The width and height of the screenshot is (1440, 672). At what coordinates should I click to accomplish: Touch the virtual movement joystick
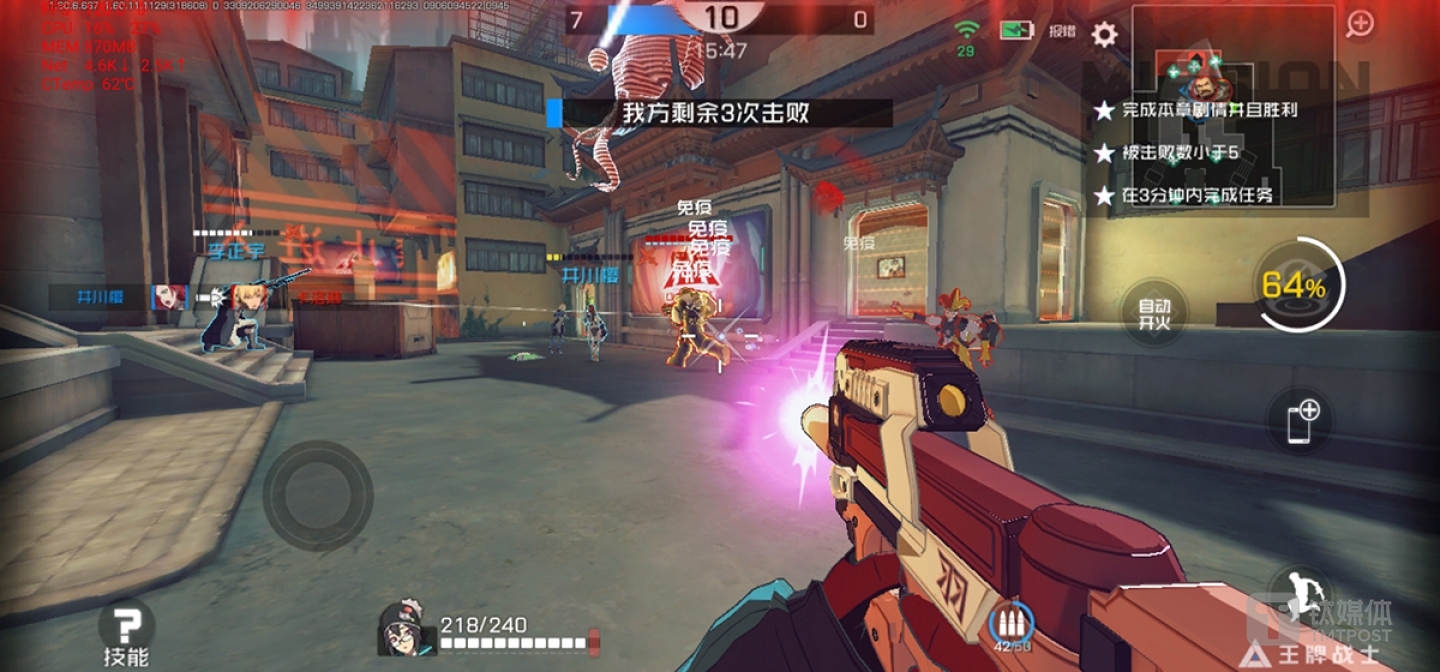(318, 496)
